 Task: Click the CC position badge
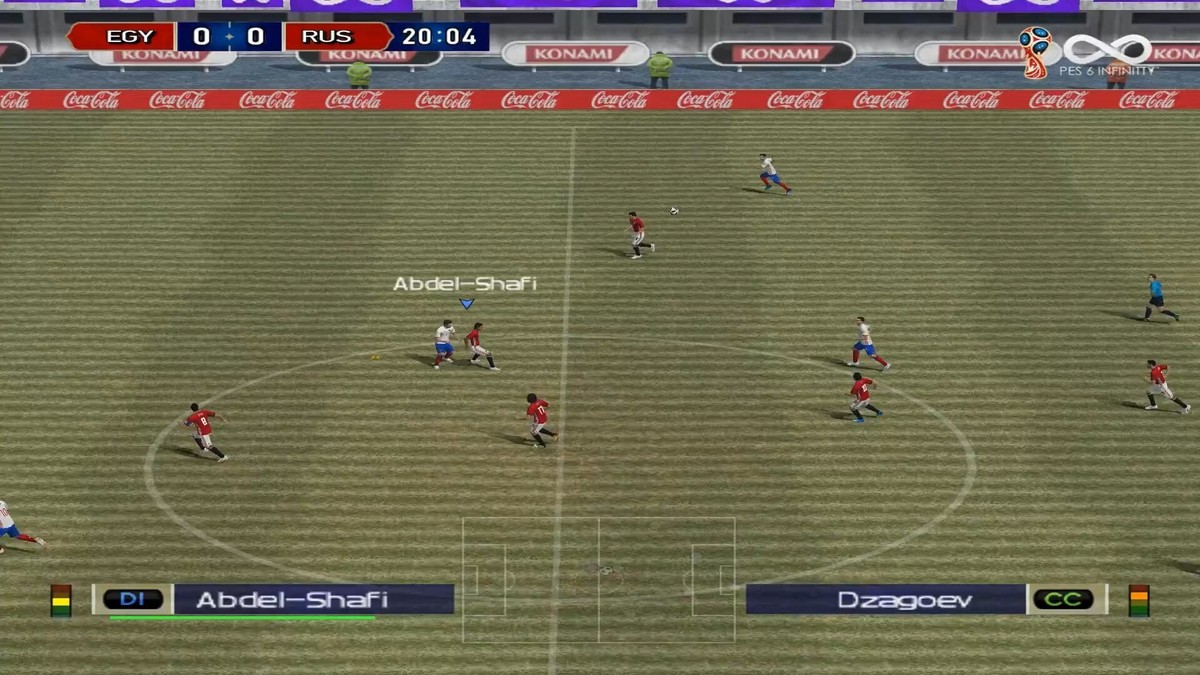pyautogui.click(x=1064, y=599)
